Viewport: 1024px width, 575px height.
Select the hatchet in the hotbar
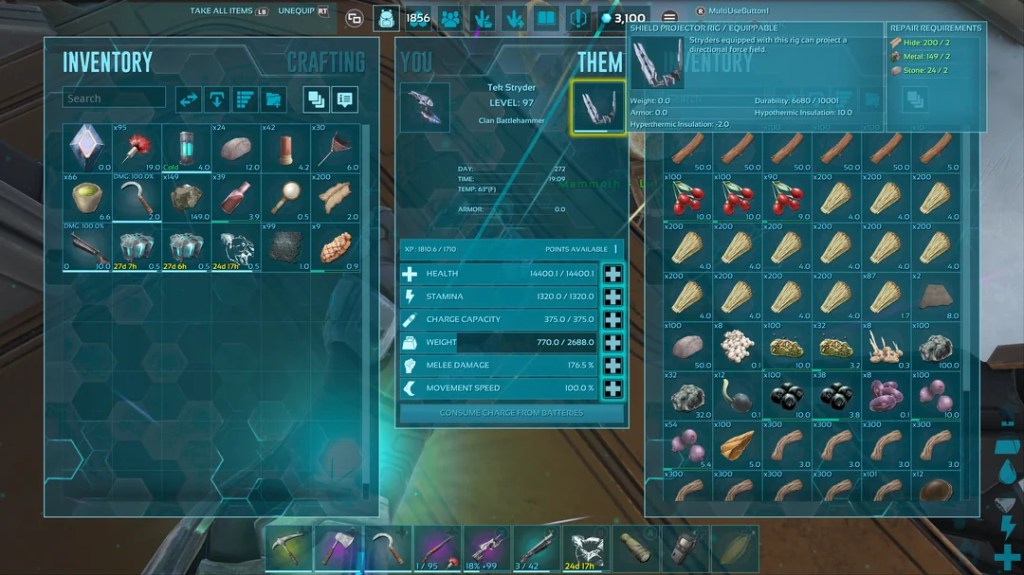pos(337,547)
